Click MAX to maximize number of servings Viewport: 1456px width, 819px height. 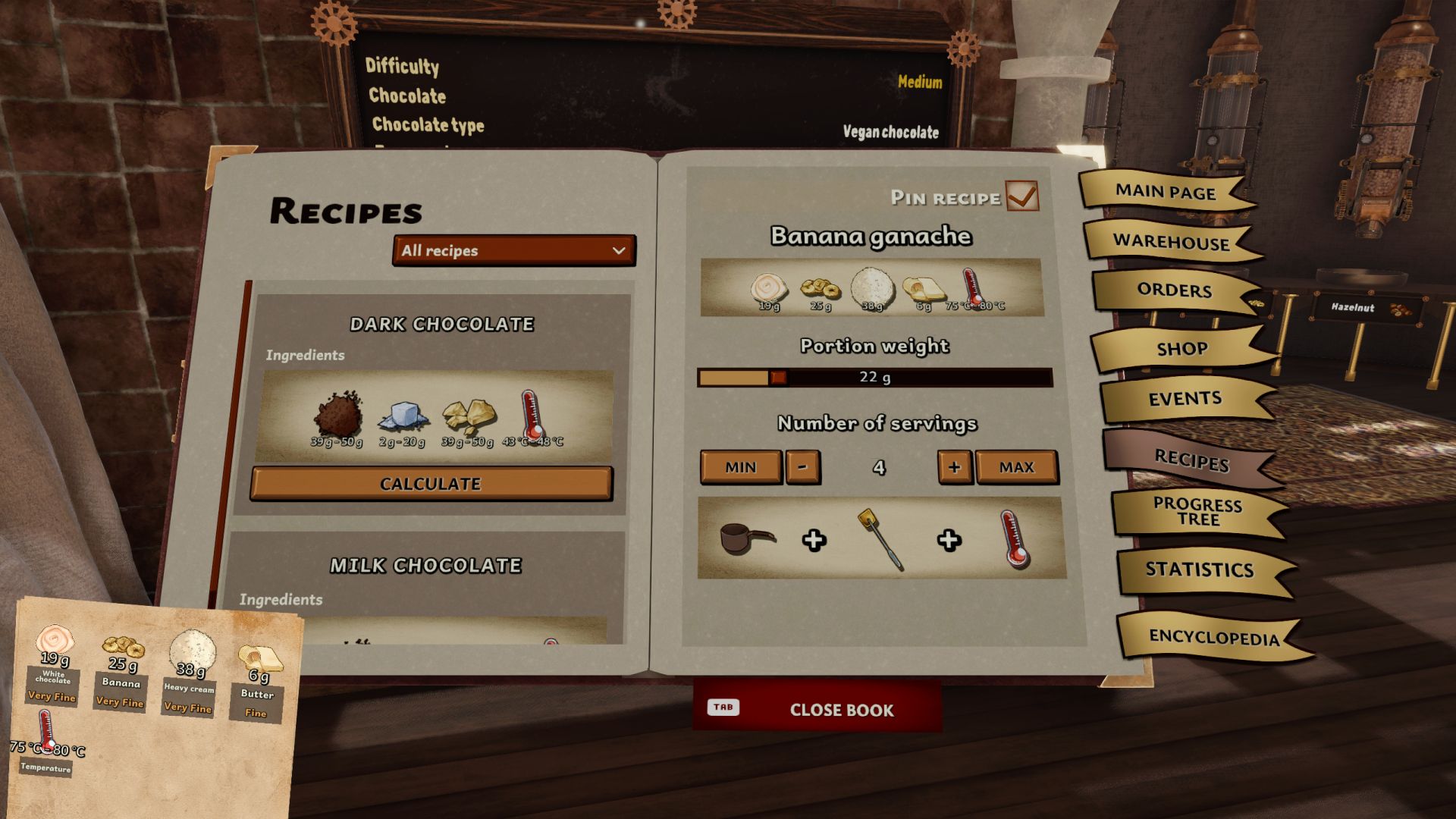[x=1018, y=467]
